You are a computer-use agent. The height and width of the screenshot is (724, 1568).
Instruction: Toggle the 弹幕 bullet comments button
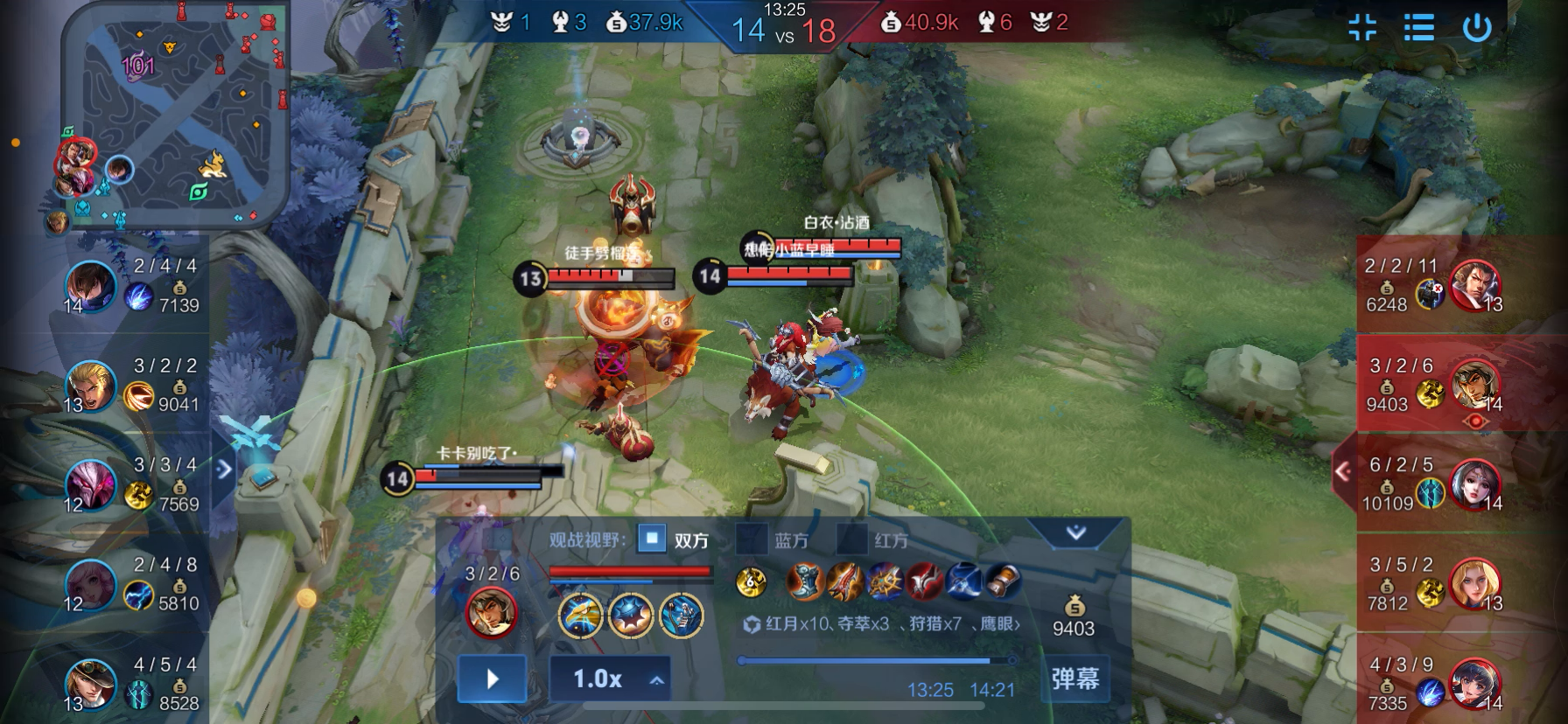point(1074,679)
